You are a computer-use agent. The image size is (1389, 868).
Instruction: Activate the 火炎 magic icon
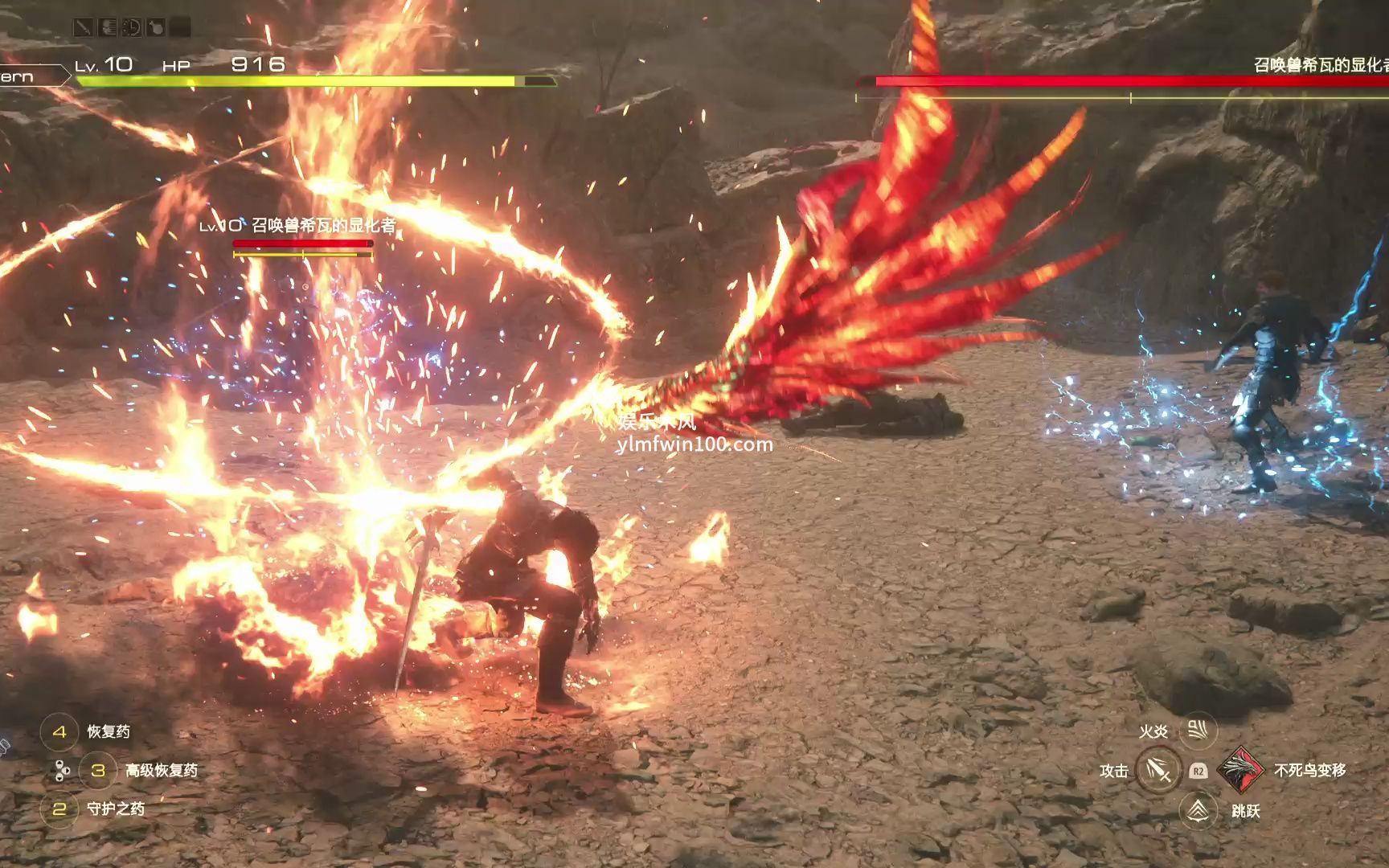point(1198,731)
